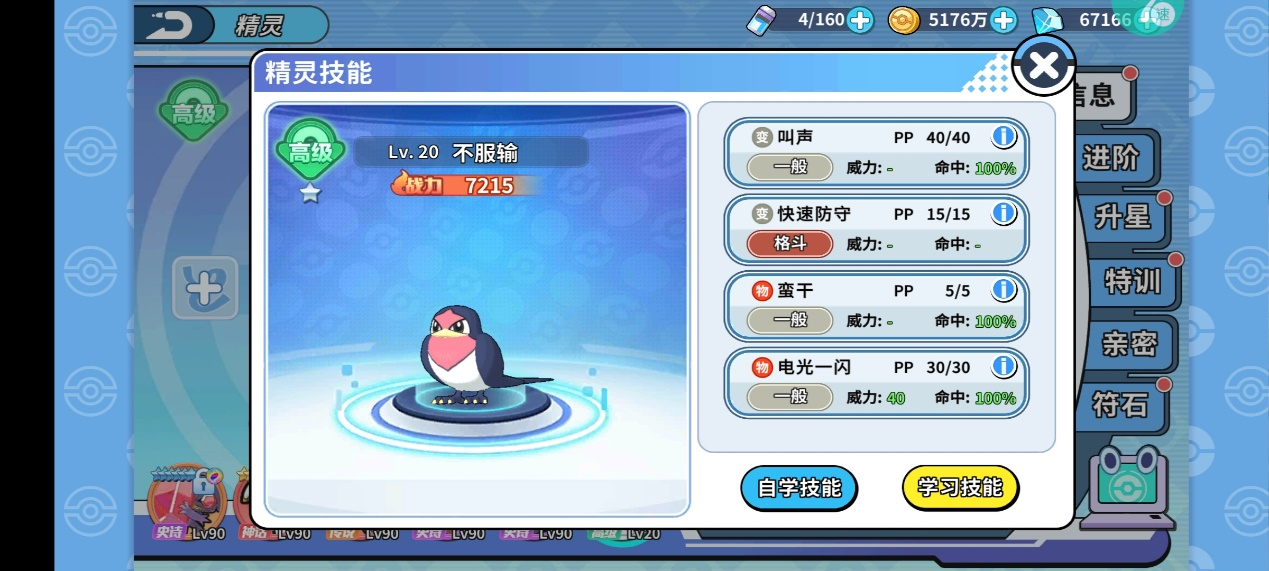Open the 亲密 tab
Image resolution: width=1269 pixels, height=571 pixels.
tap(1129, 344)
